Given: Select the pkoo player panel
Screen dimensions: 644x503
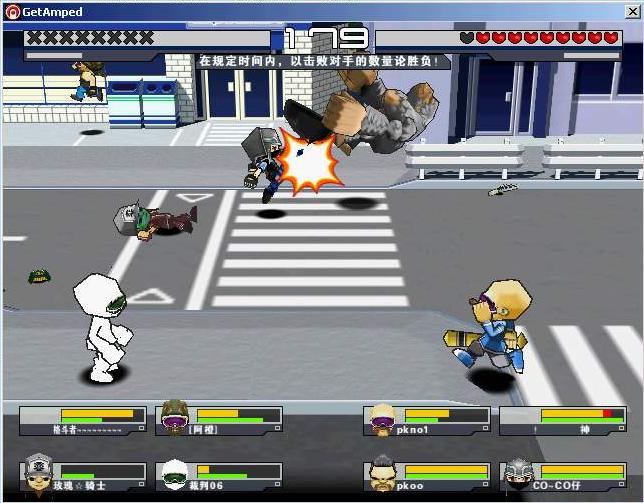Looking at the screenshot, I should pyautogui.click(x=426, y=475).
